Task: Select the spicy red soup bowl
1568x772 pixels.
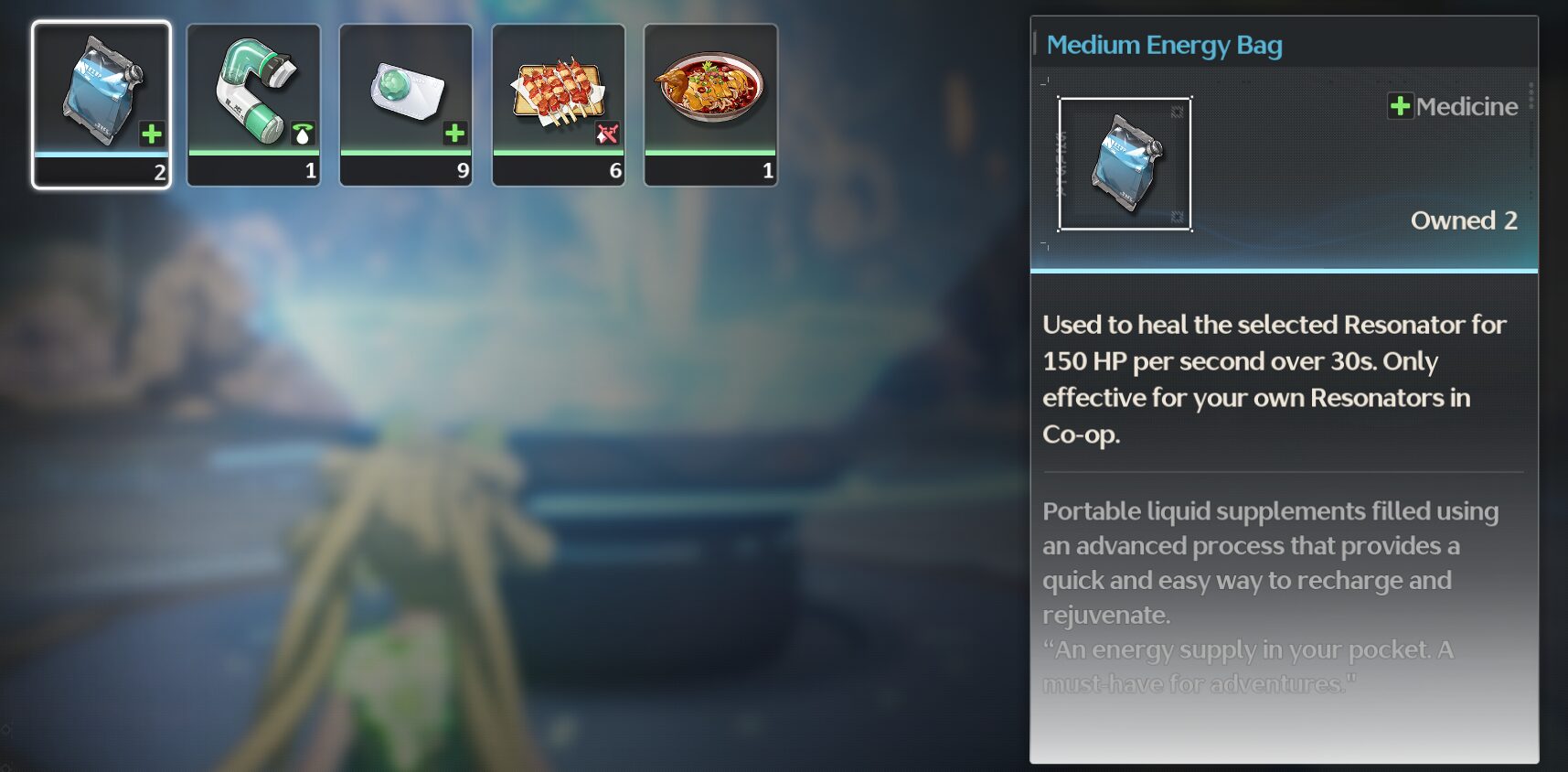Action: (710, 104)
